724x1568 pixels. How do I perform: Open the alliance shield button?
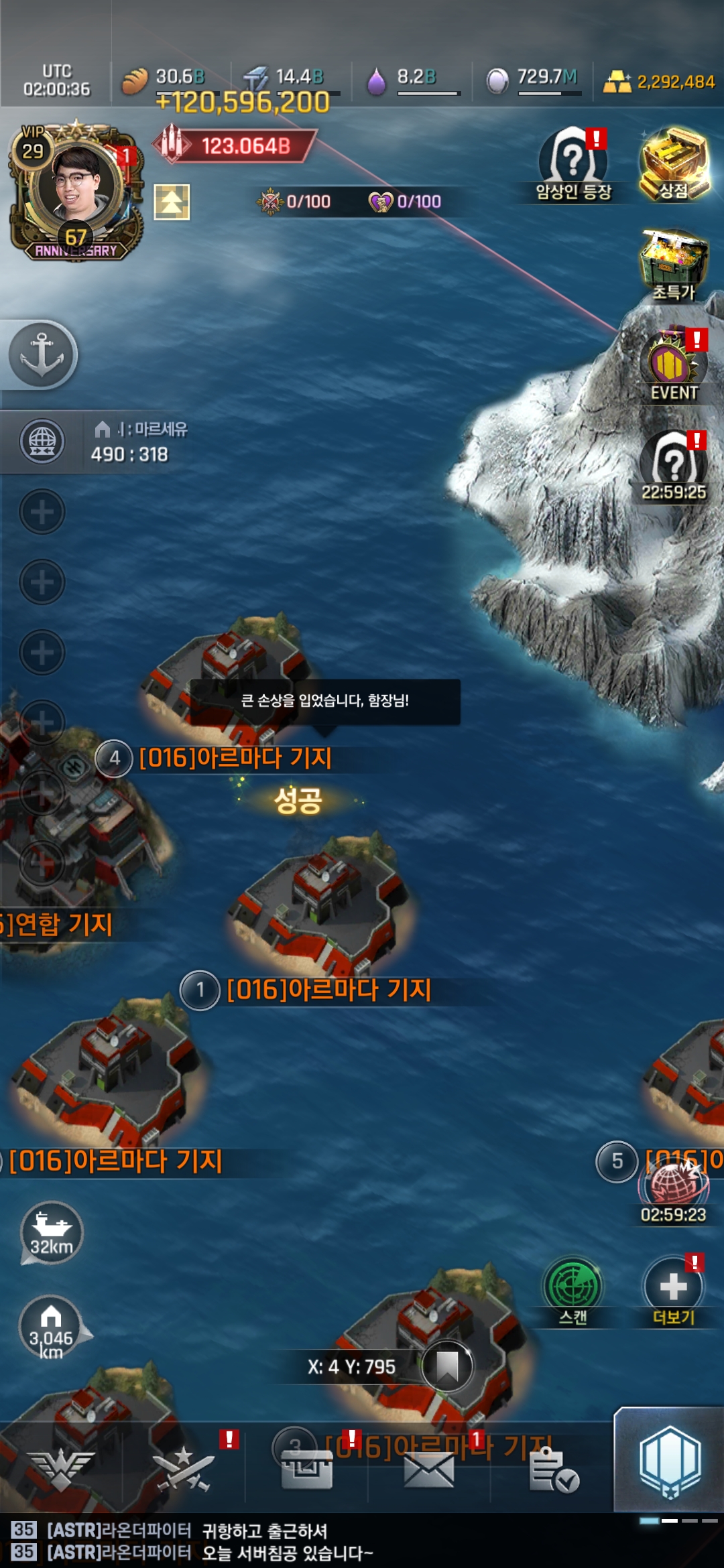pos(670,1461)
